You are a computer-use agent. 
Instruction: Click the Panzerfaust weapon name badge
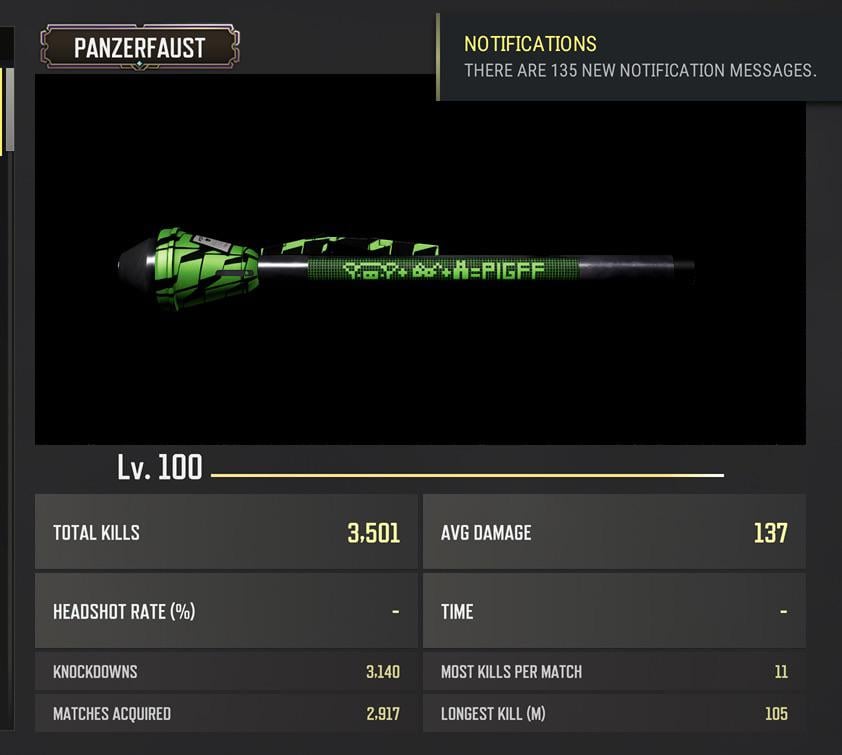[139, 47]
